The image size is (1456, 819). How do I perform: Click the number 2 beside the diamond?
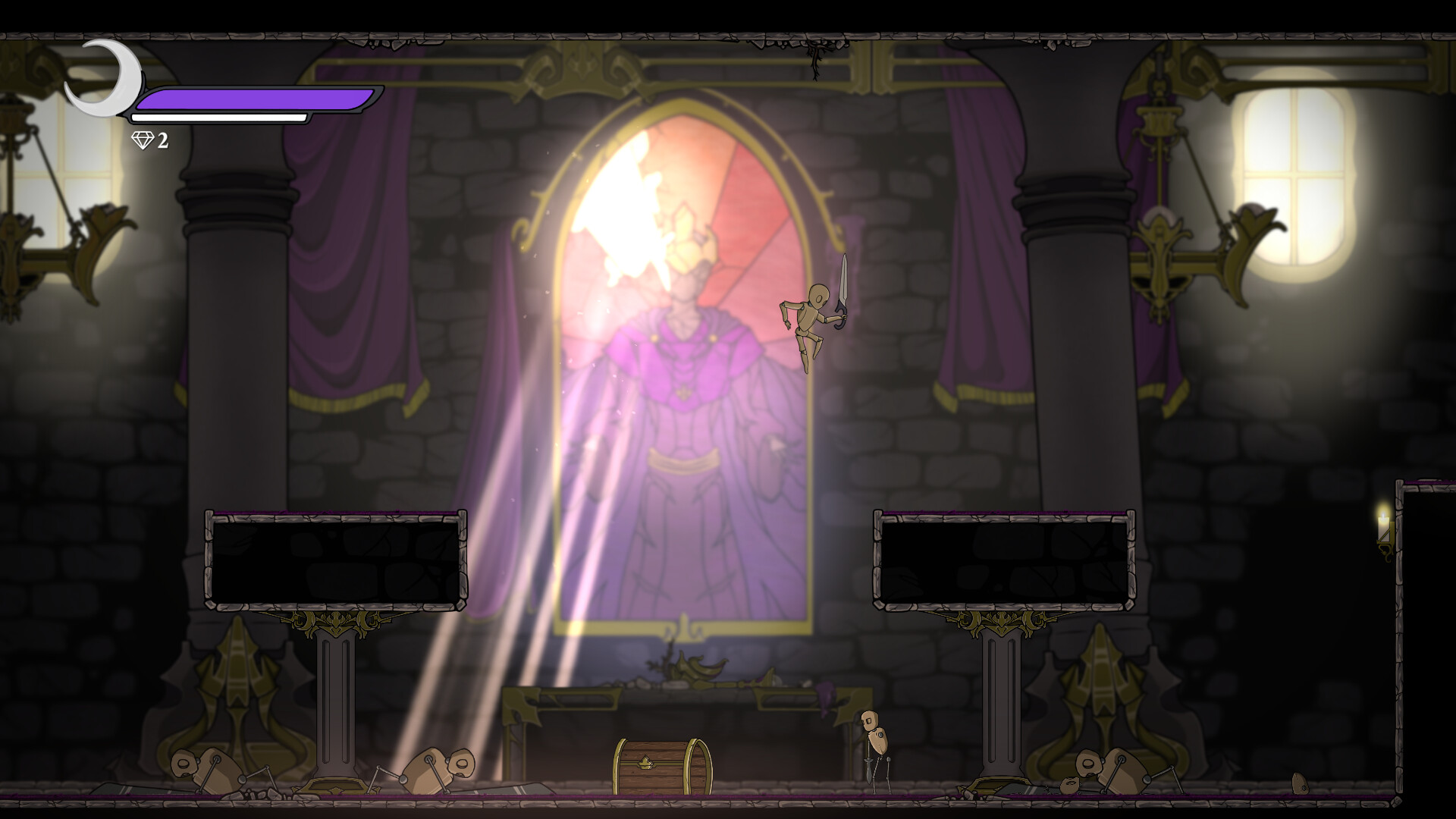coord(162,140)
